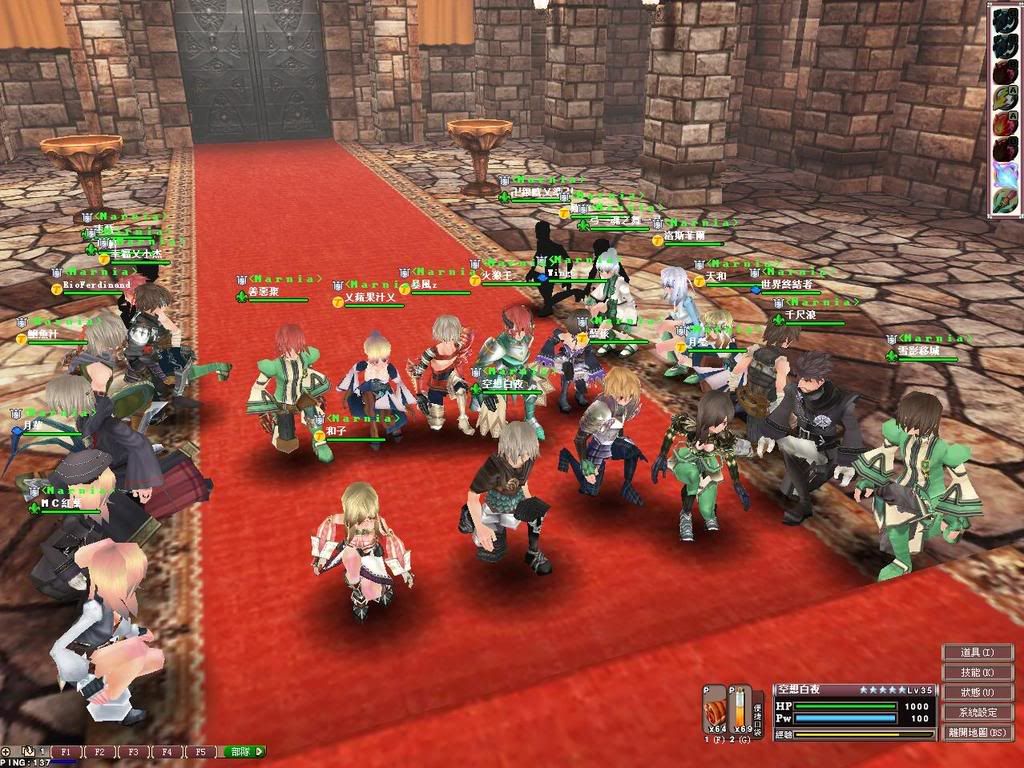The width and height of the screenshot is (1024, 768).
Task: Activate the green lightning skill icon
Action: point(1005,97)
